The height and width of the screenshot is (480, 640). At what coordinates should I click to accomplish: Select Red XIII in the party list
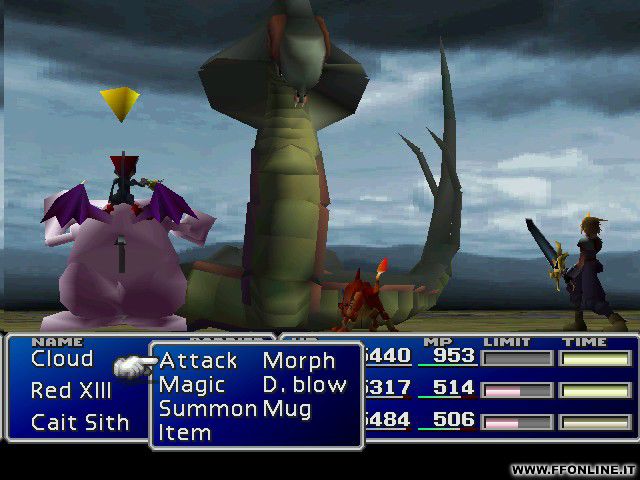[70, 390]
